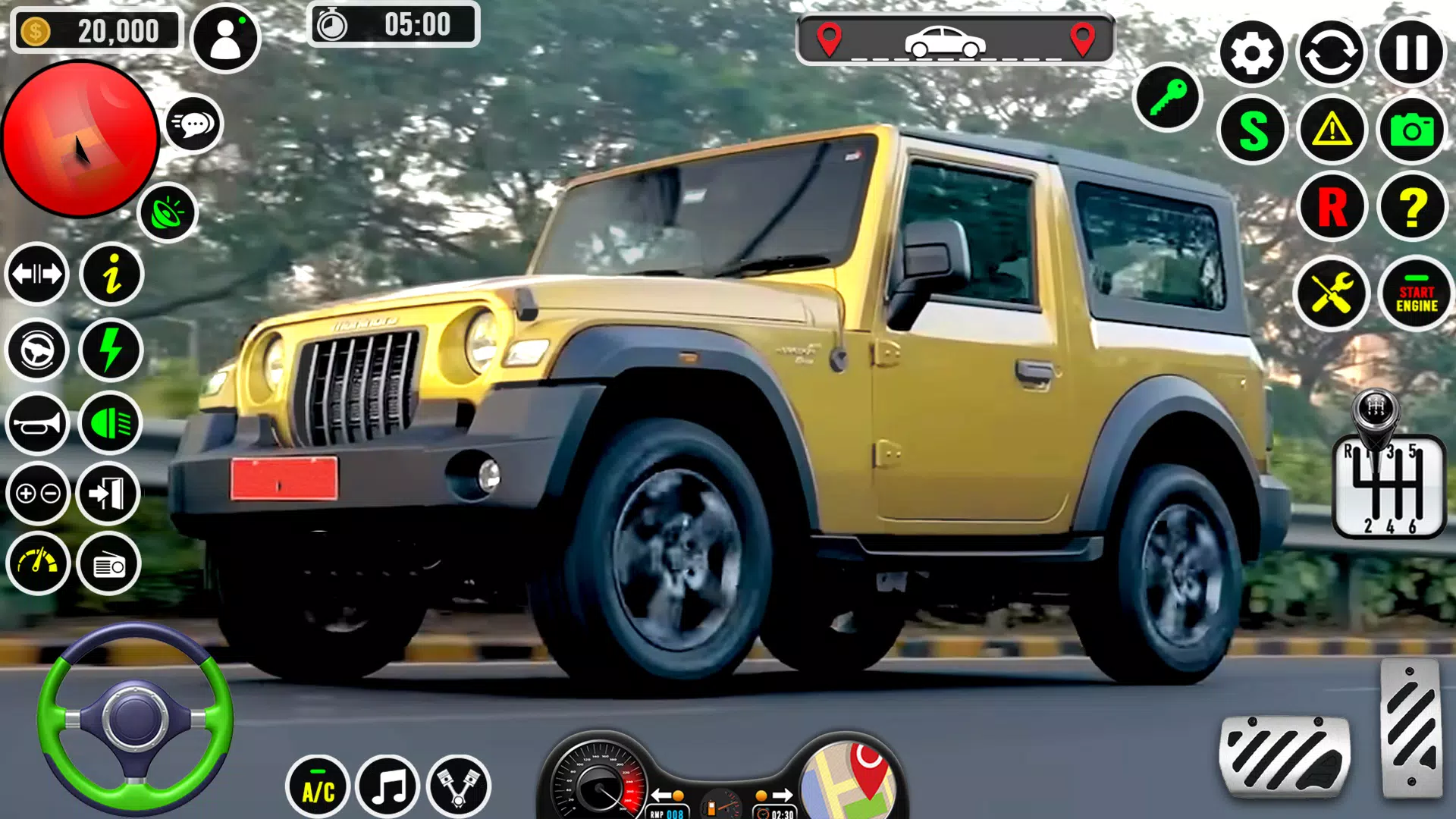Image resolution: width=1456 pixels, height=819 pixels.
Task: Toggle the A/C on
Action: (318, 789)
